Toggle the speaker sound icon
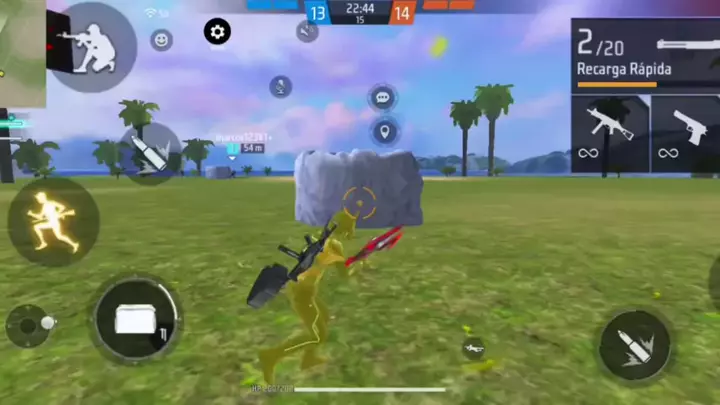Viewport: 720px width, 405px height. (x=307, y=31)
